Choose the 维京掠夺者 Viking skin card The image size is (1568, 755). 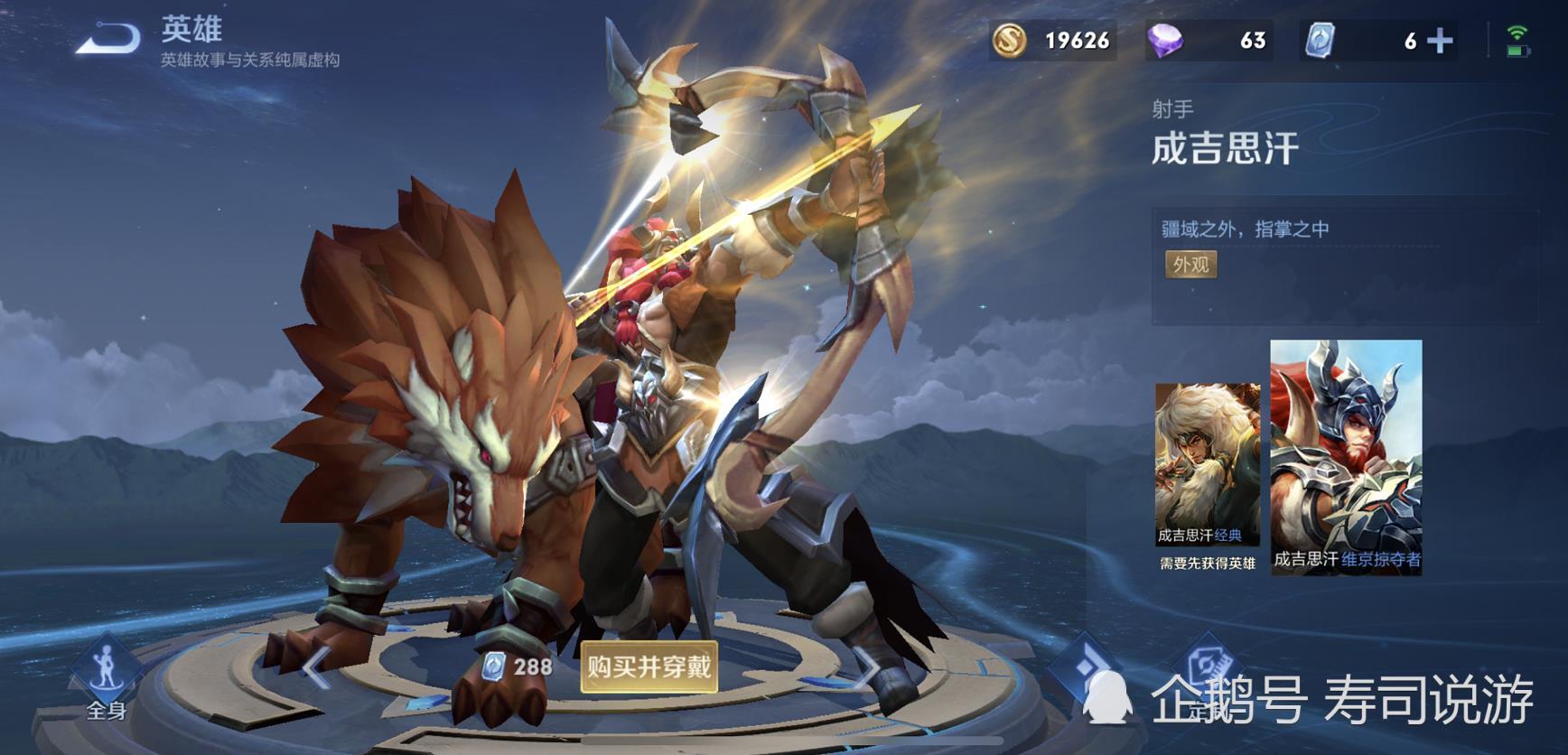1346,456
